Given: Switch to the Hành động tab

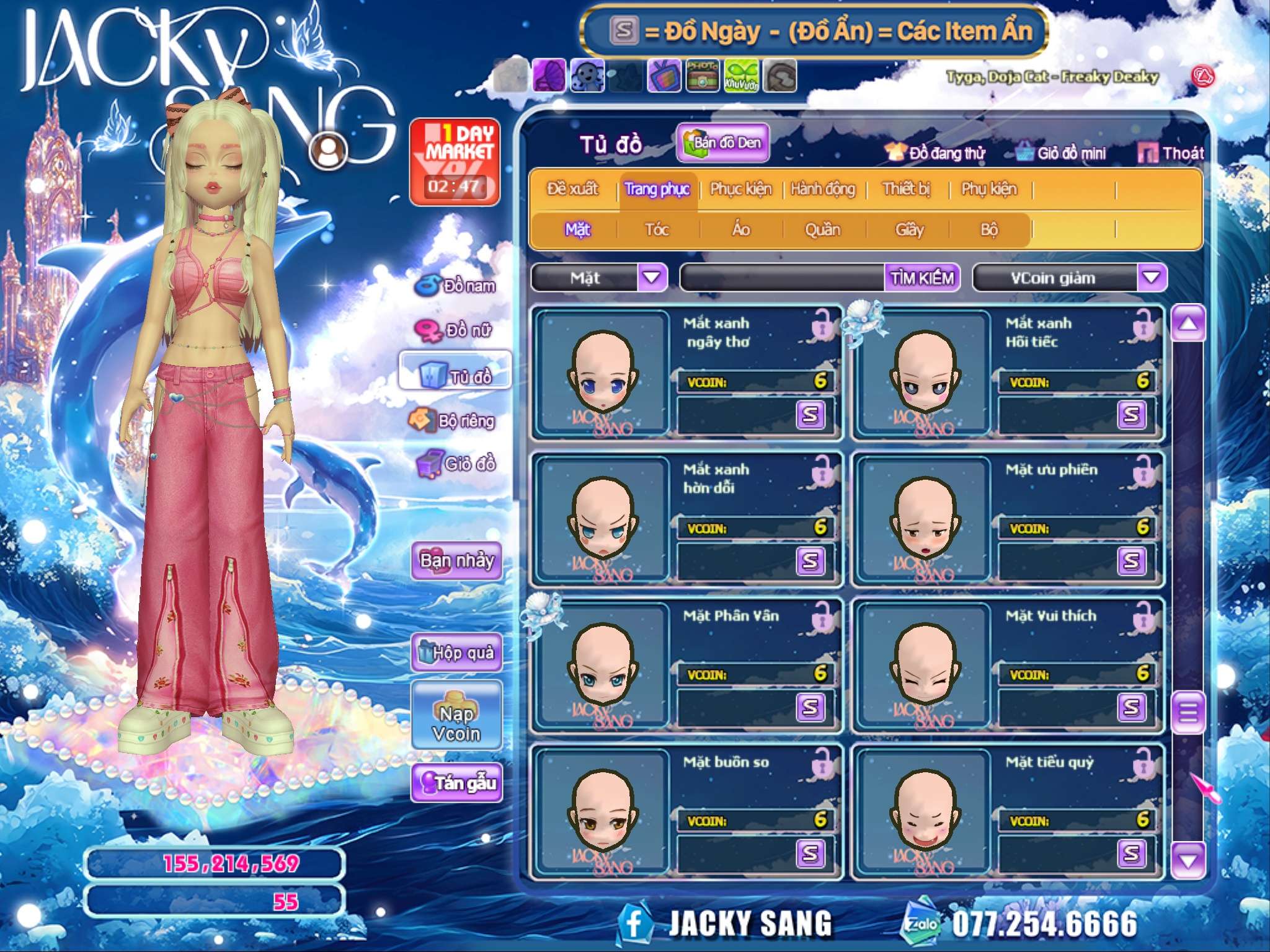Looking at the screenshot, I should point(823,189).
